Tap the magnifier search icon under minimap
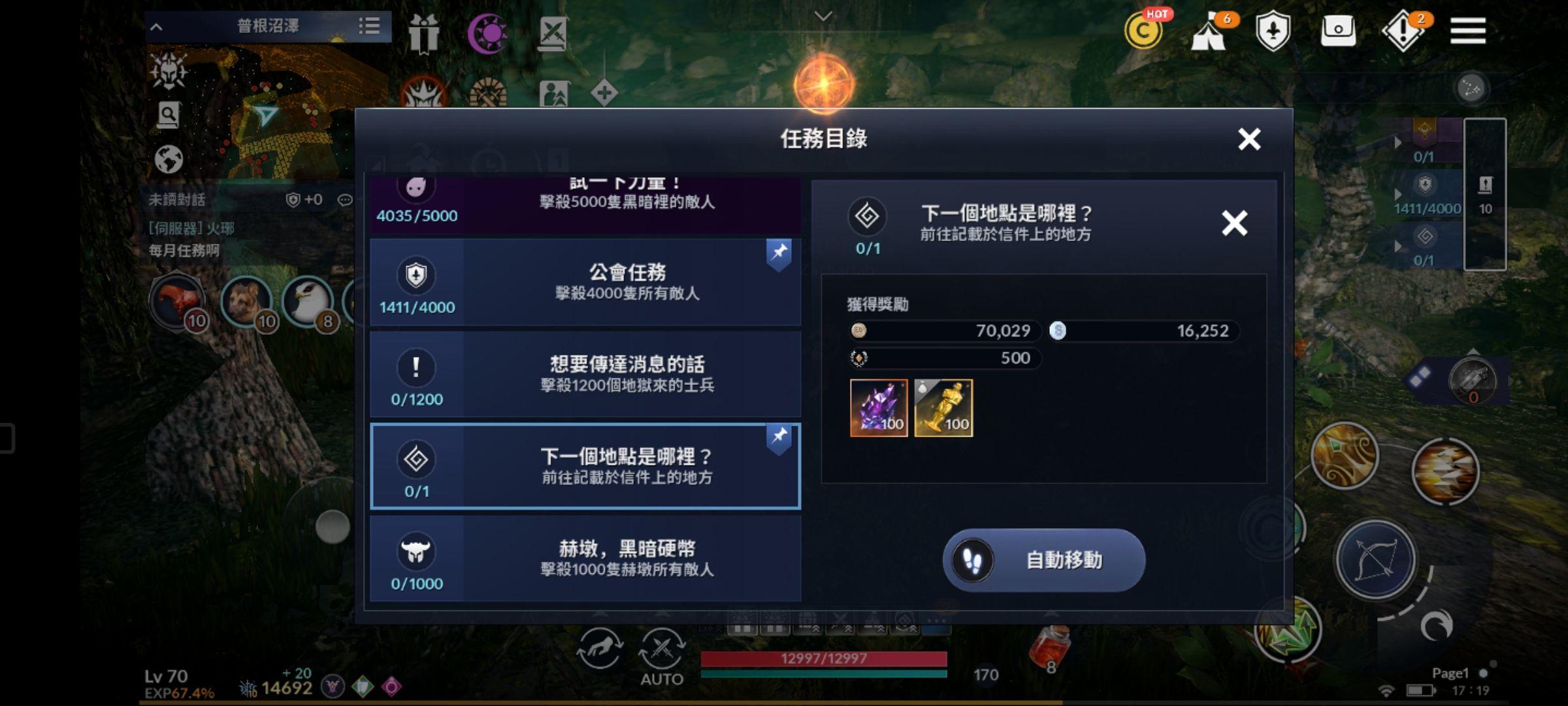Viewport: 1568px width, 706px height. pyautogui.click(x=169, y=113)
